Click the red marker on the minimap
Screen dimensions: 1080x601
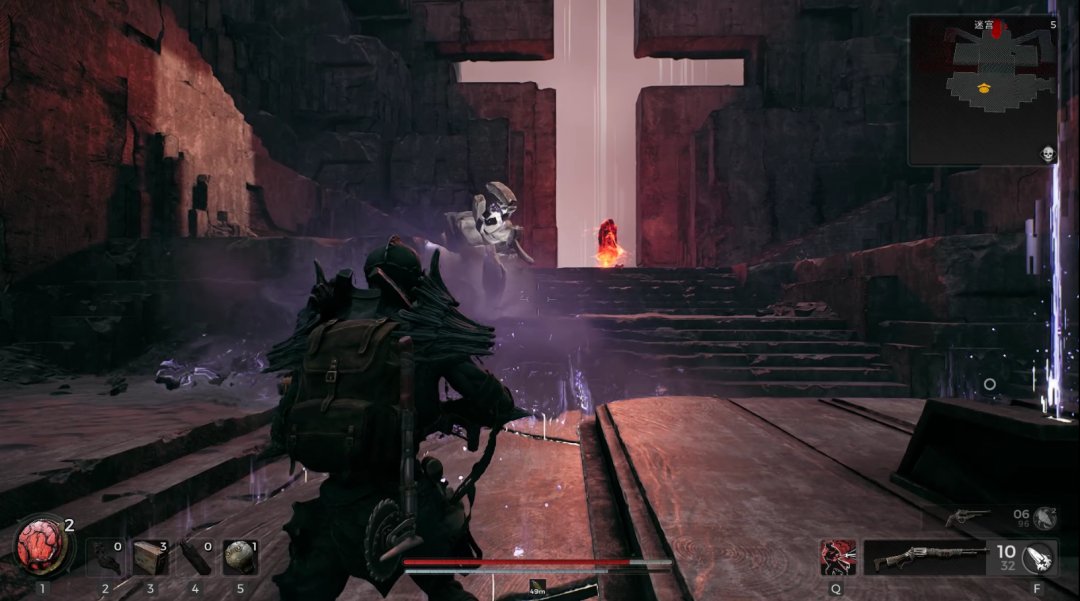click(x=996, y=31)
